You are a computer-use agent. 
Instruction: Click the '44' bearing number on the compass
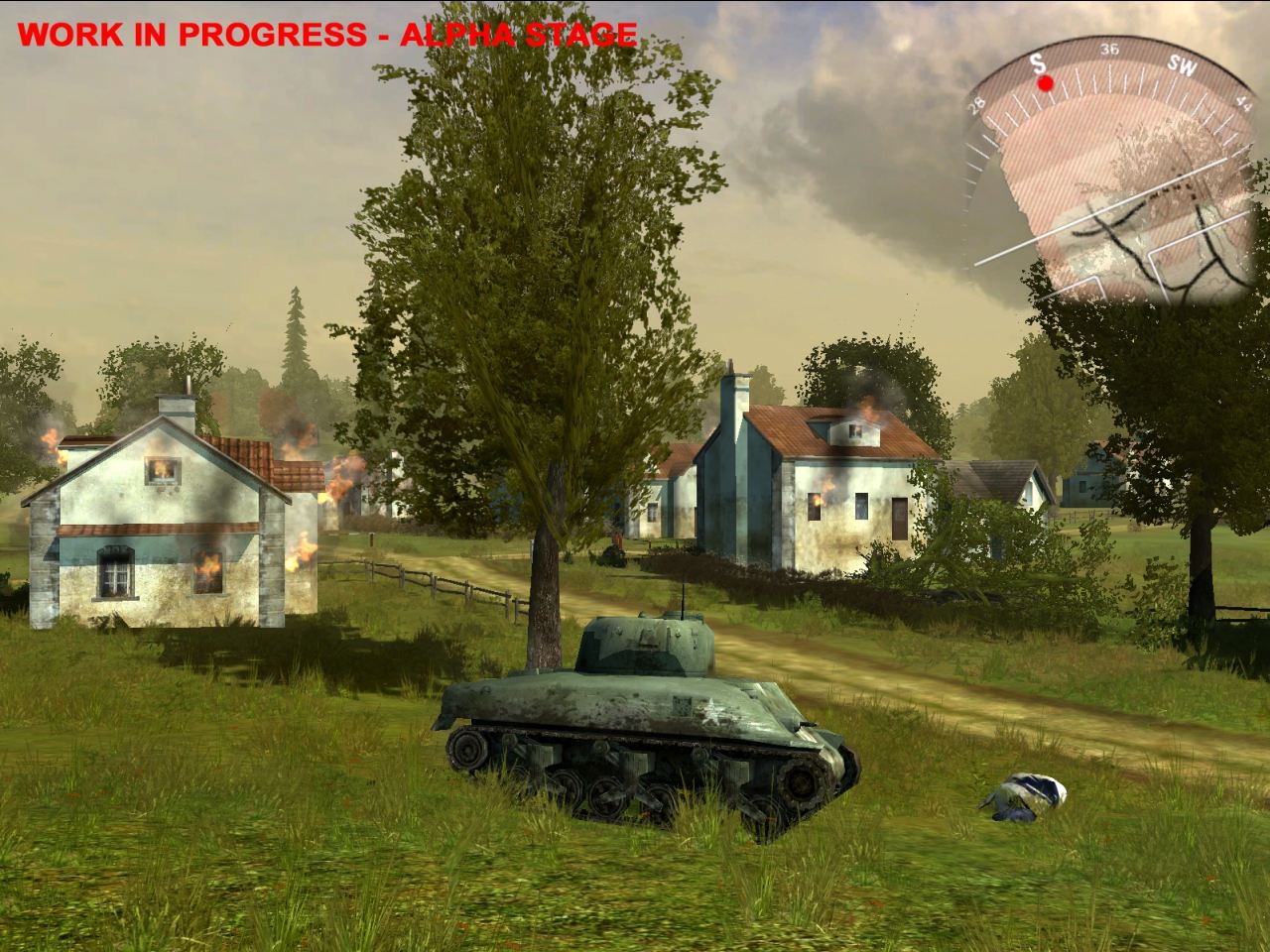click(x=1241, y=101)
